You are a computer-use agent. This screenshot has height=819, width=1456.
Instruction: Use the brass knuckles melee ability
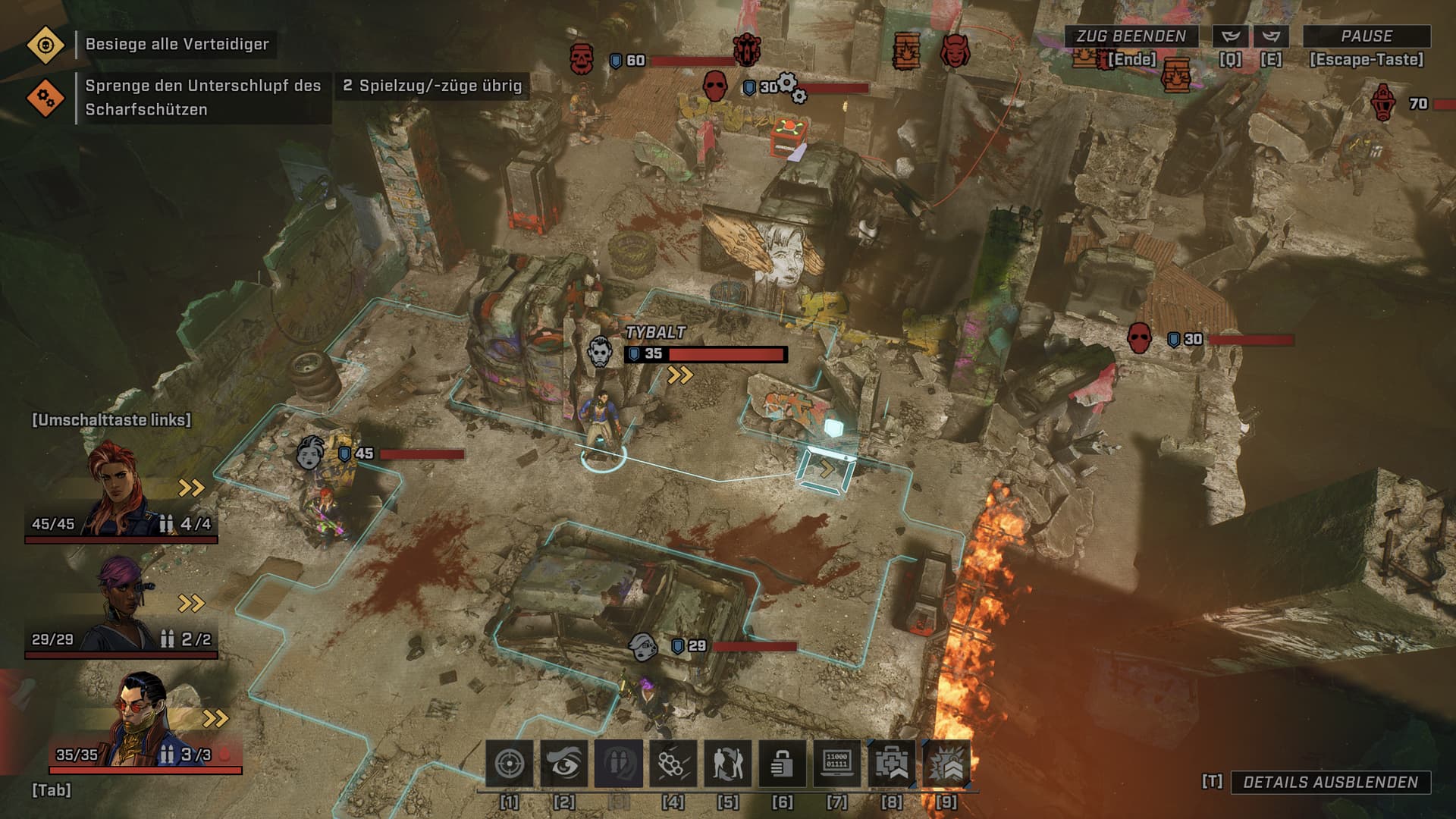(673, 764)
